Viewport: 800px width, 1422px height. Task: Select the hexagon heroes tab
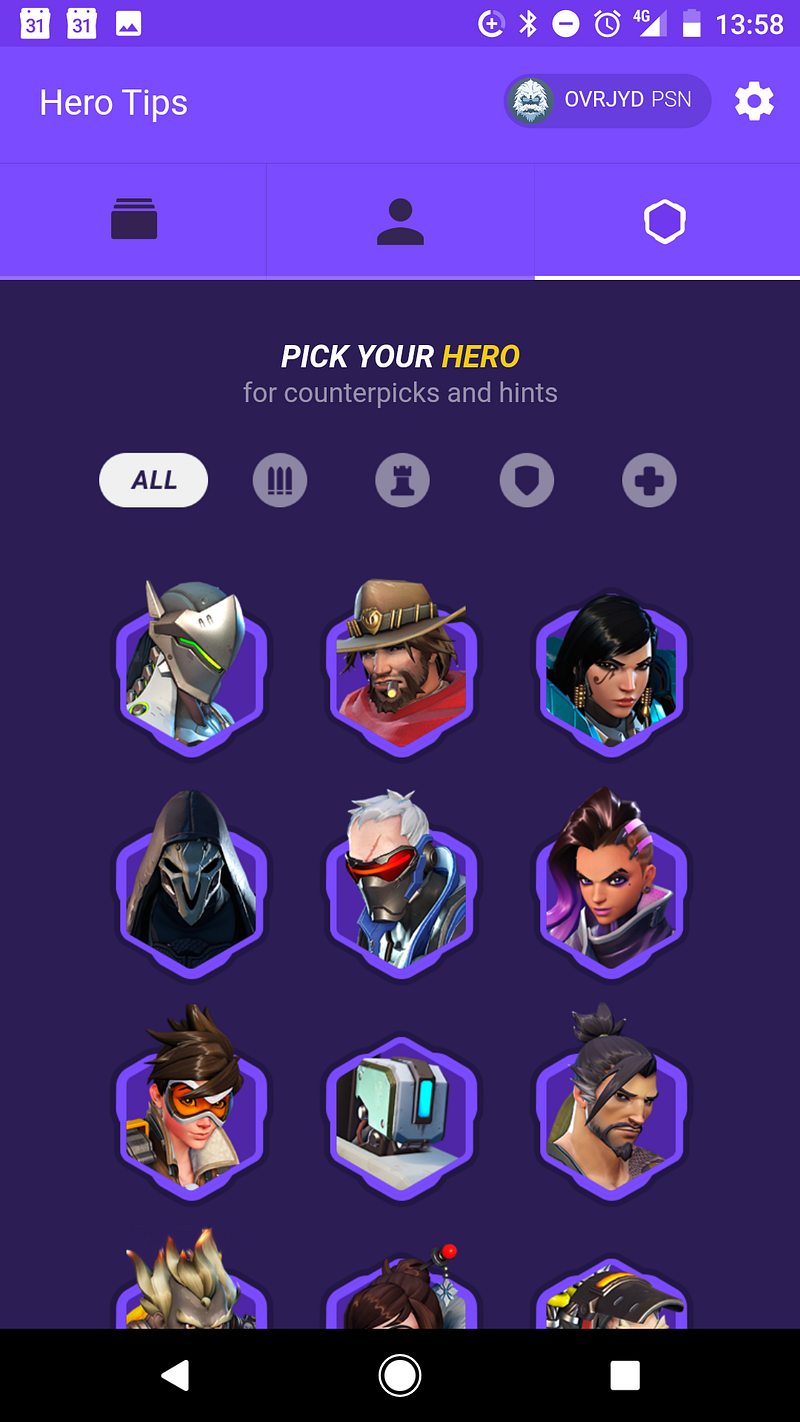(665, 221)
